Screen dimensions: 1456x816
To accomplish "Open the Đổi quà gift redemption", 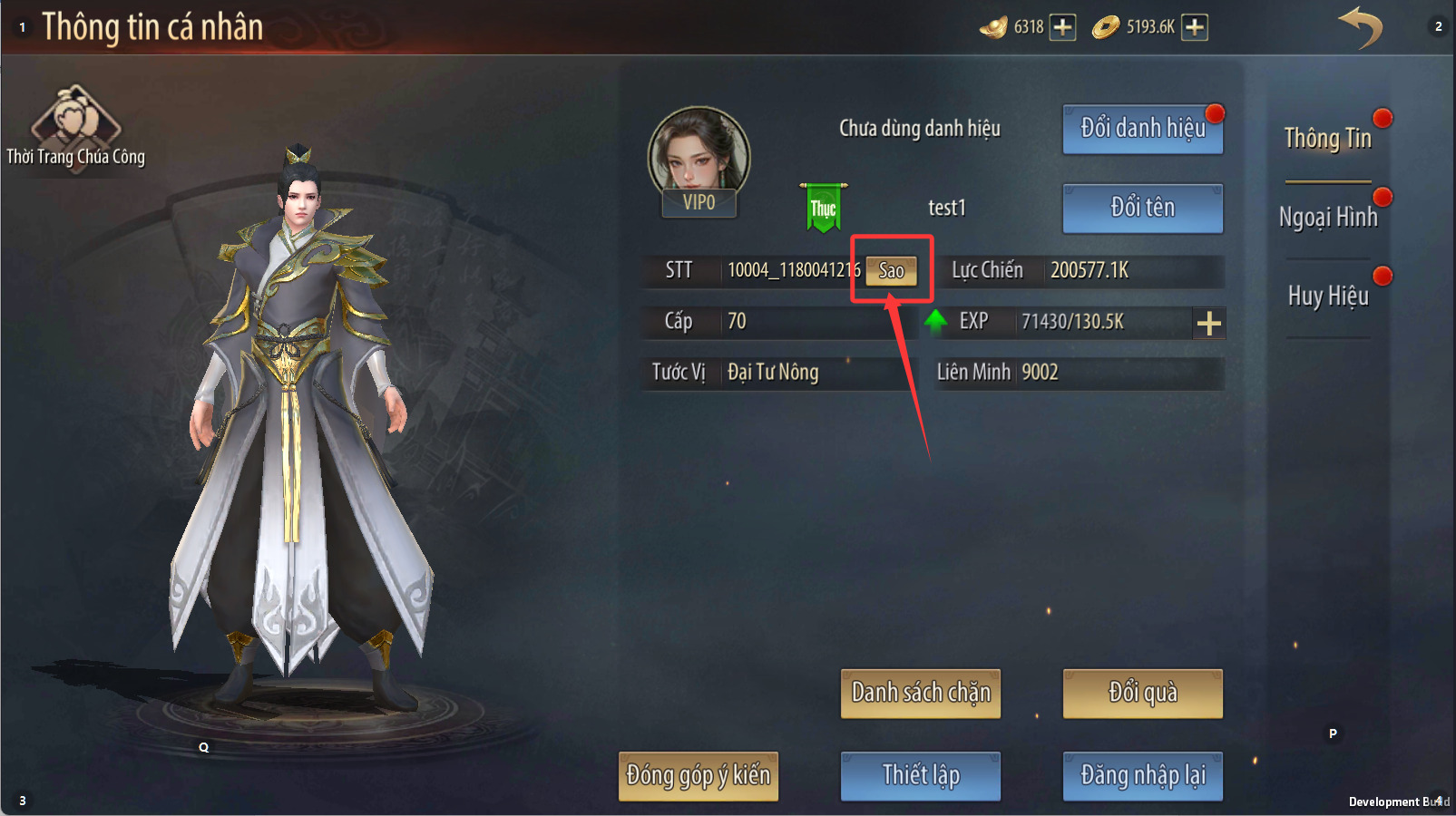I will coord(1142,694).
